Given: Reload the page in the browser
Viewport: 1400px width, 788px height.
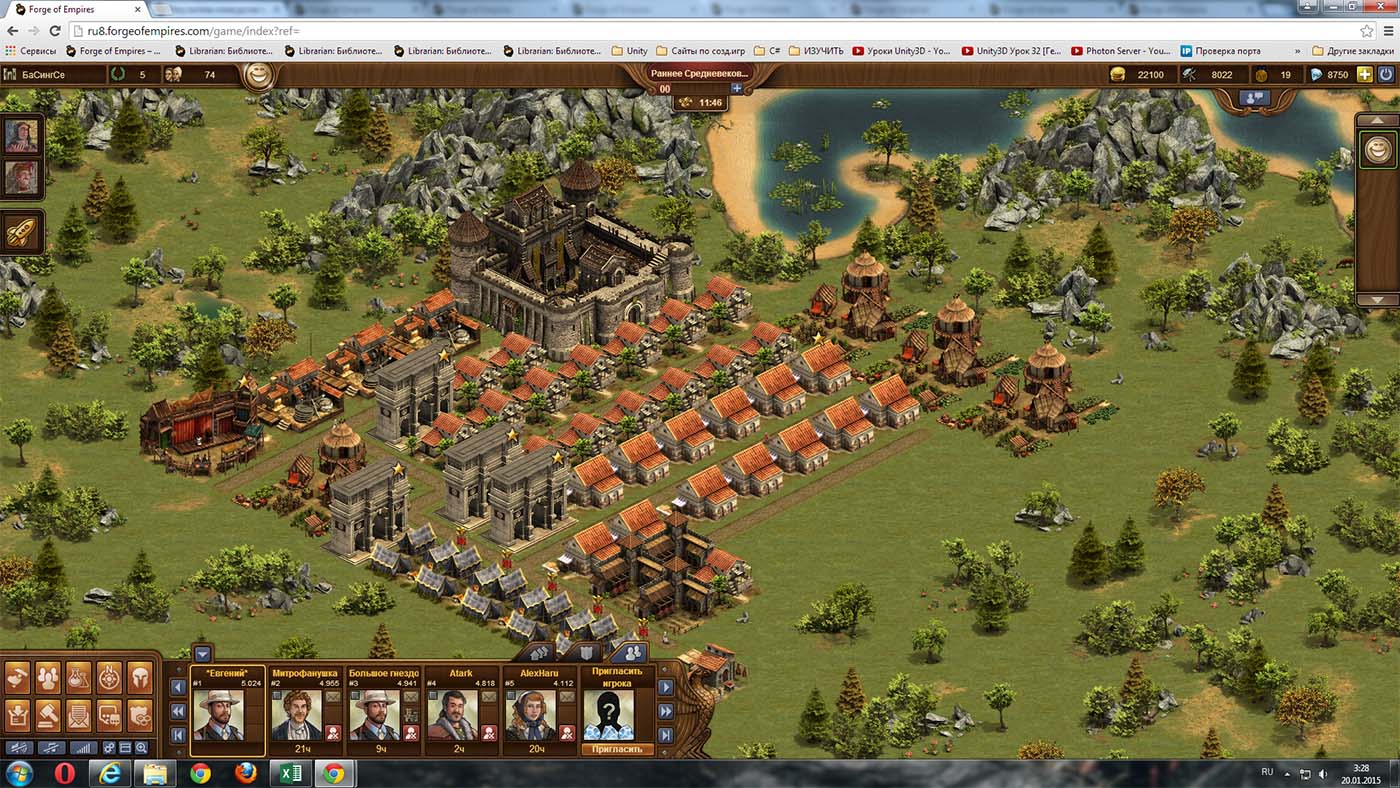Looking at the screenshot, I should 53,30.
